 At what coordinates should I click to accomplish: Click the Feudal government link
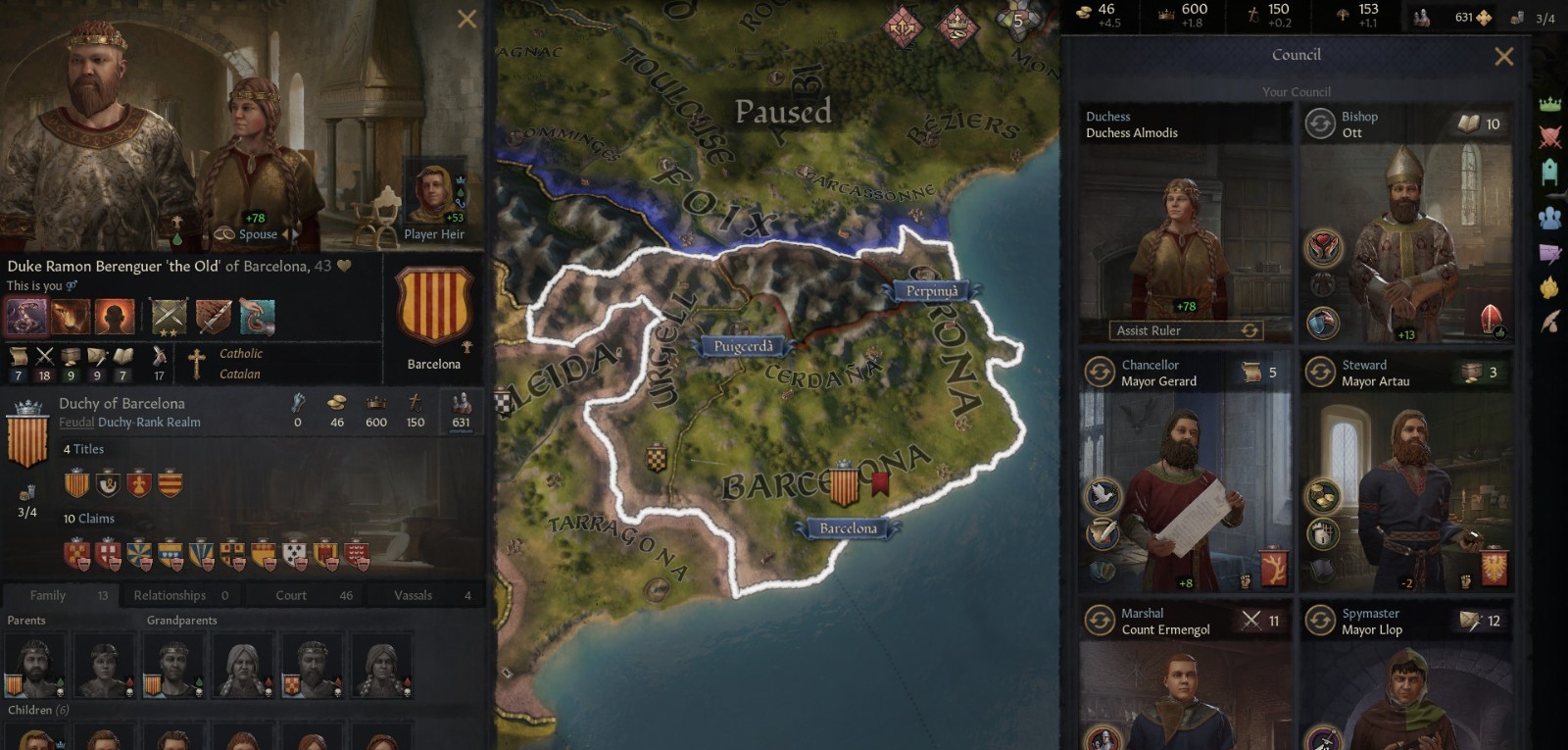[76, 422]
